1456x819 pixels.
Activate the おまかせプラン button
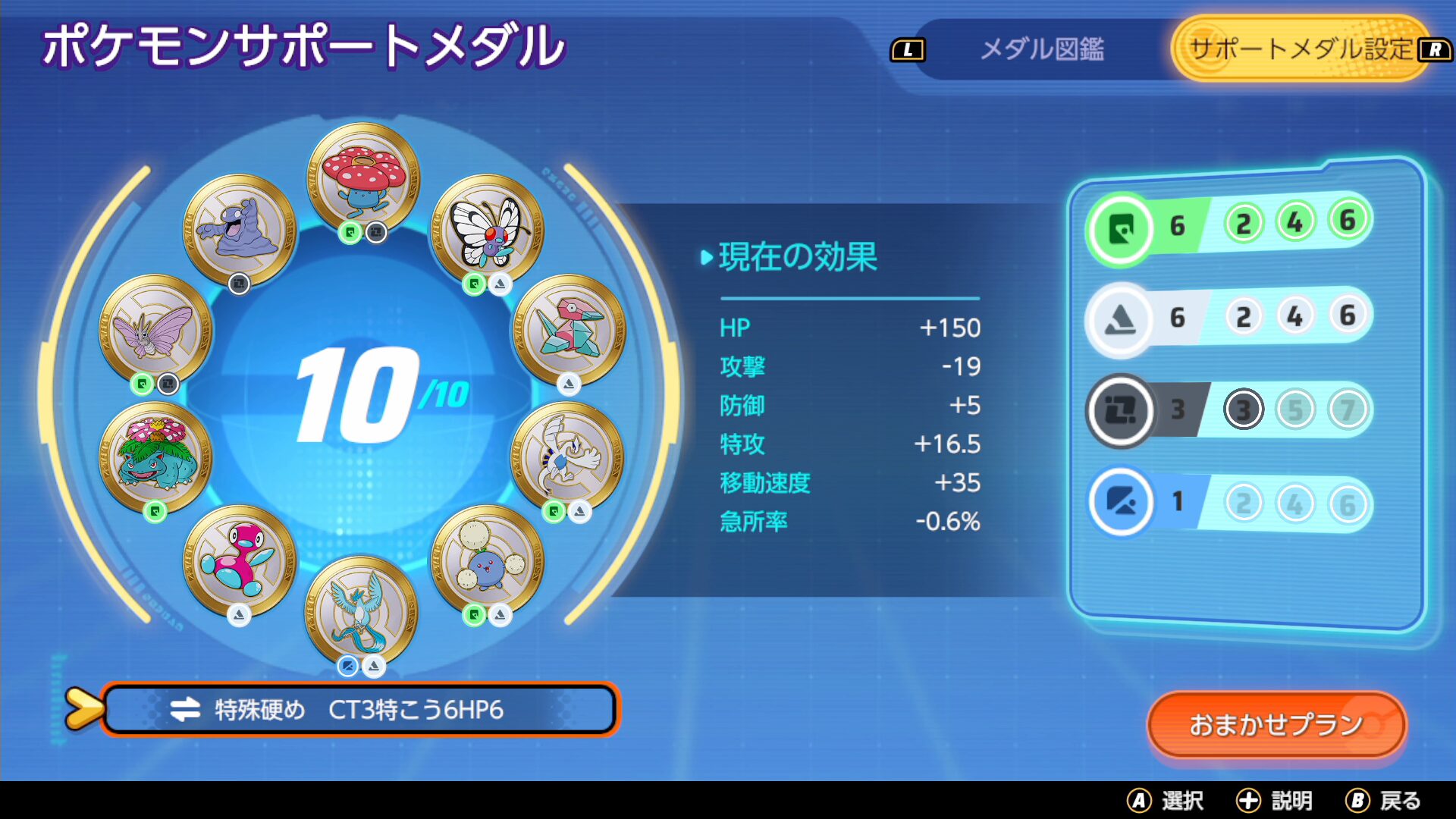pos(1276,724)
